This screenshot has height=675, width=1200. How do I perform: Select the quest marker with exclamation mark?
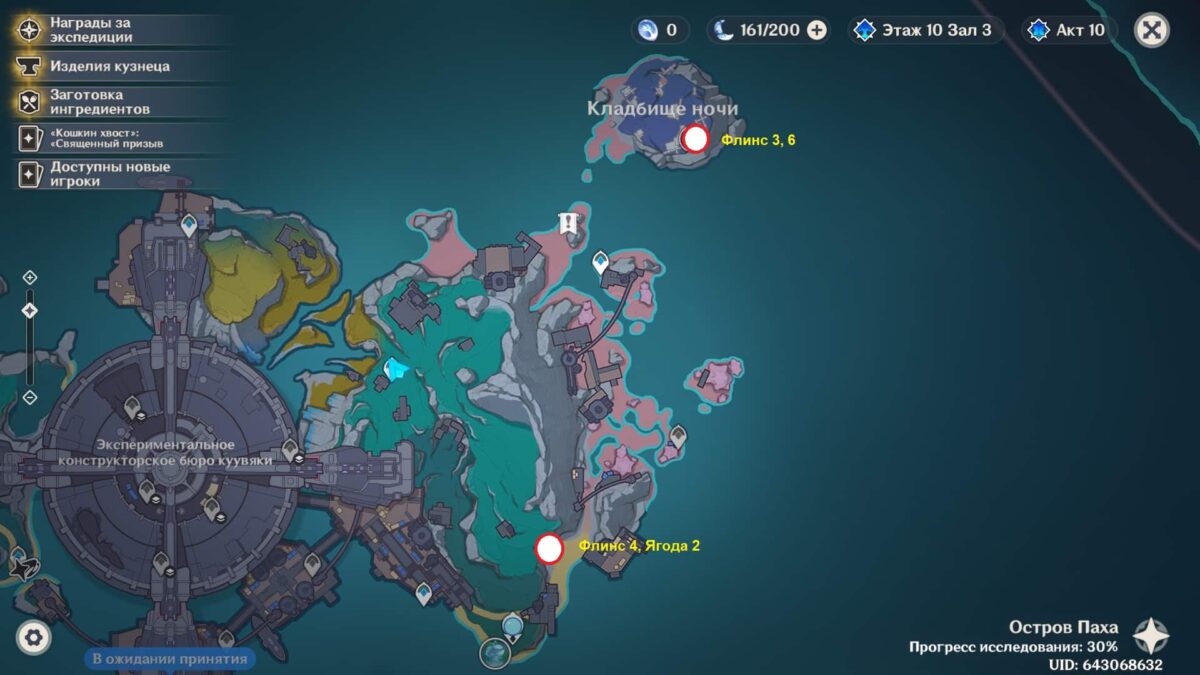pyautogui.click(x=569, y=223)
